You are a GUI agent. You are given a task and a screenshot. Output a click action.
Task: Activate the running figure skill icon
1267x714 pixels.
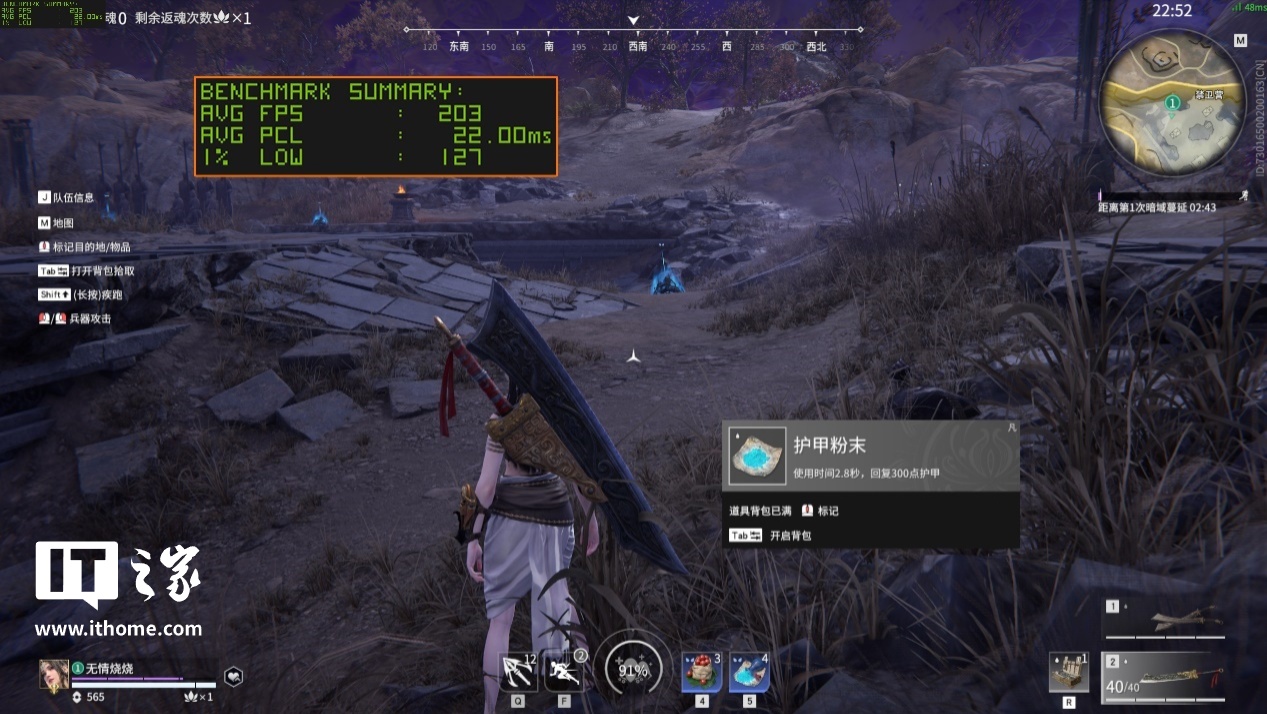[564, 671]
